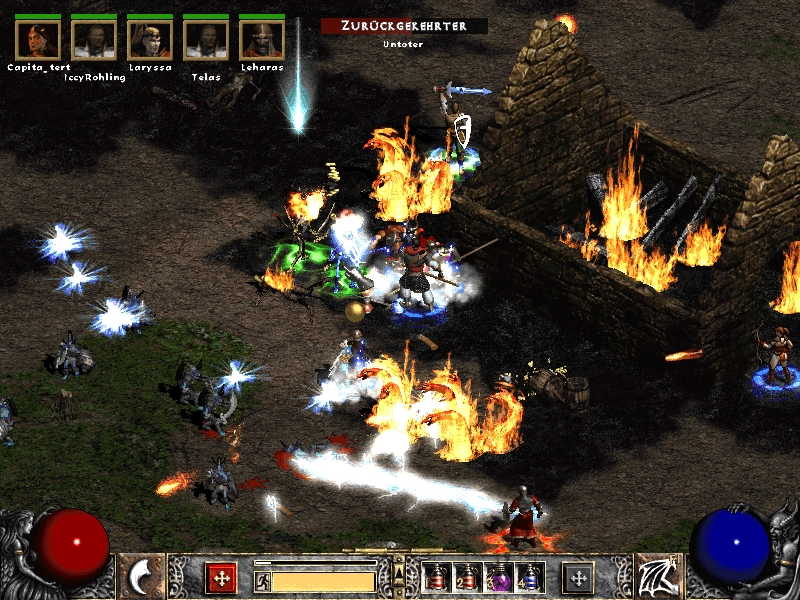Click the red cross stat points button
The width and height of the screenshot is (800, 600).
221,578
